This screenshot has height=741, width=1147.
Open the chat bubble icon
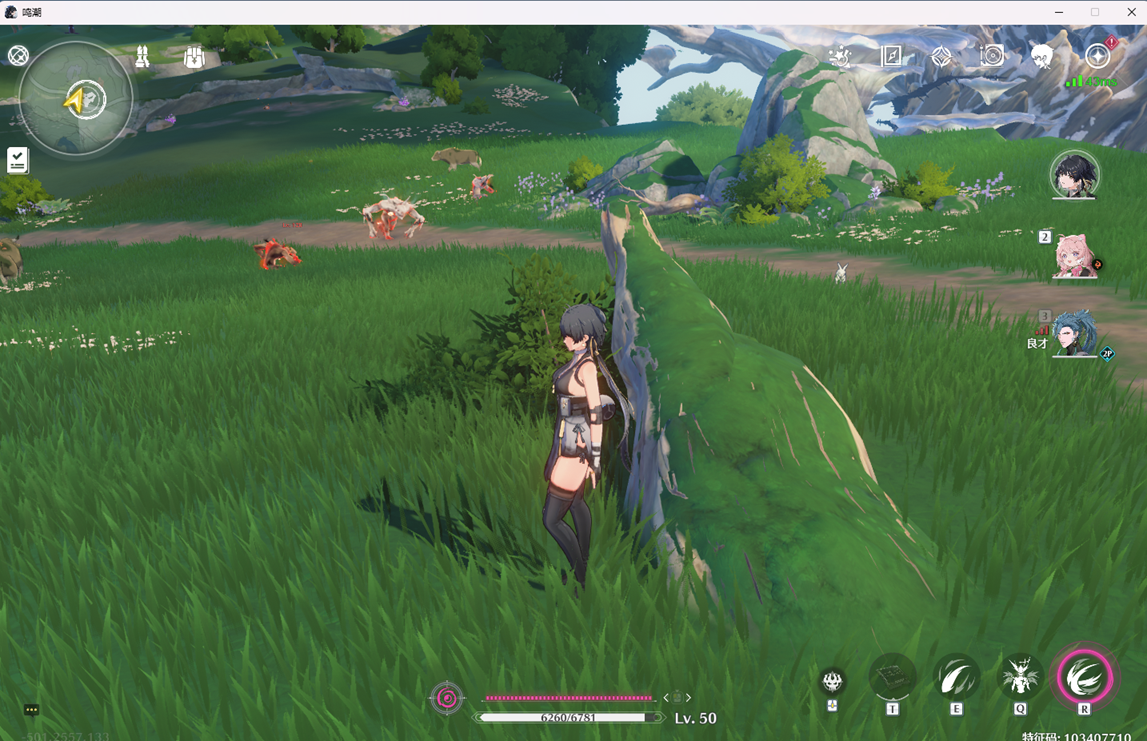(x=31, y=710)
